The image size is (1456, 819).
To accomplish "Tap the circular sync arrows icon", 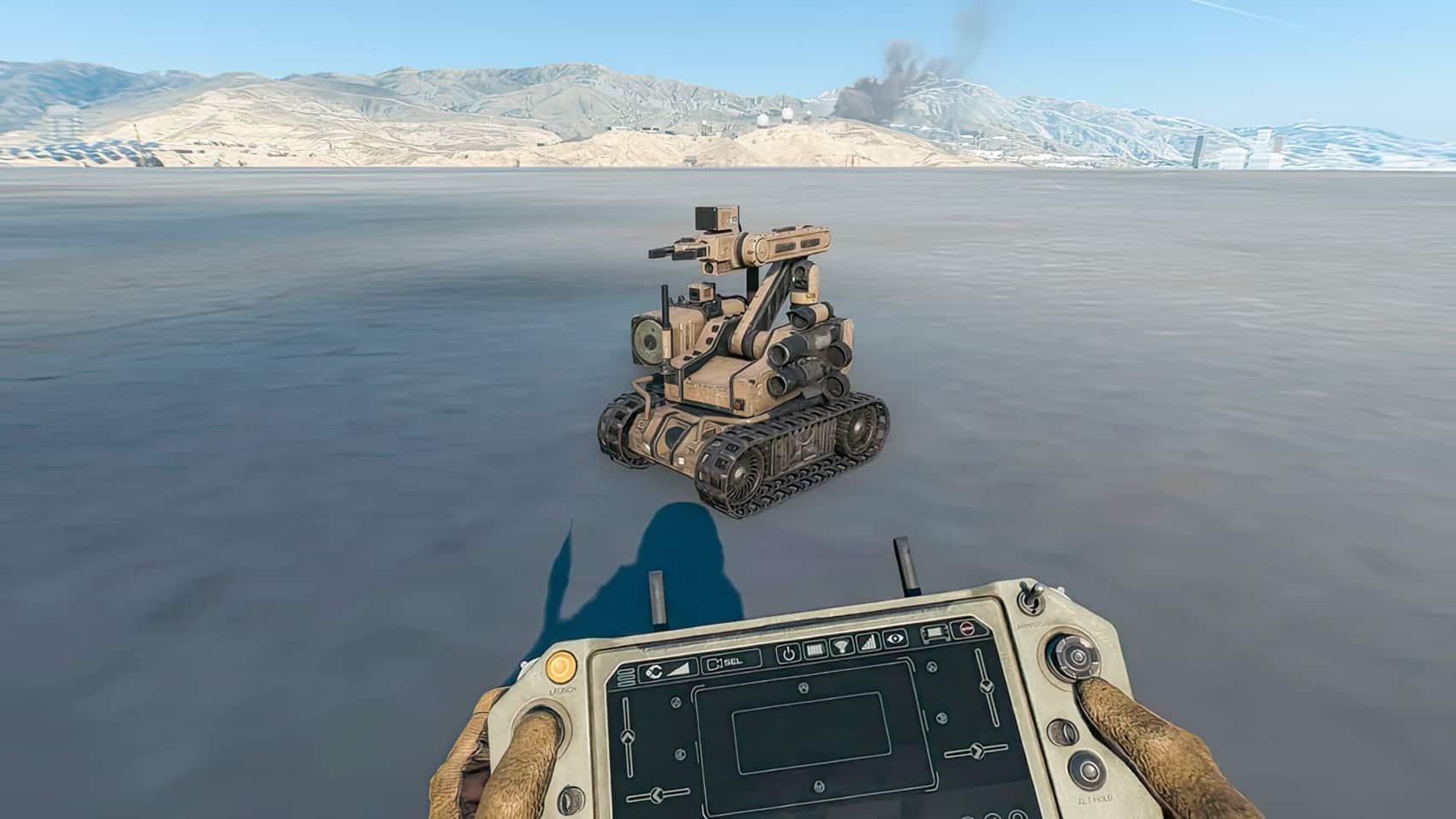I will (654, 672).
